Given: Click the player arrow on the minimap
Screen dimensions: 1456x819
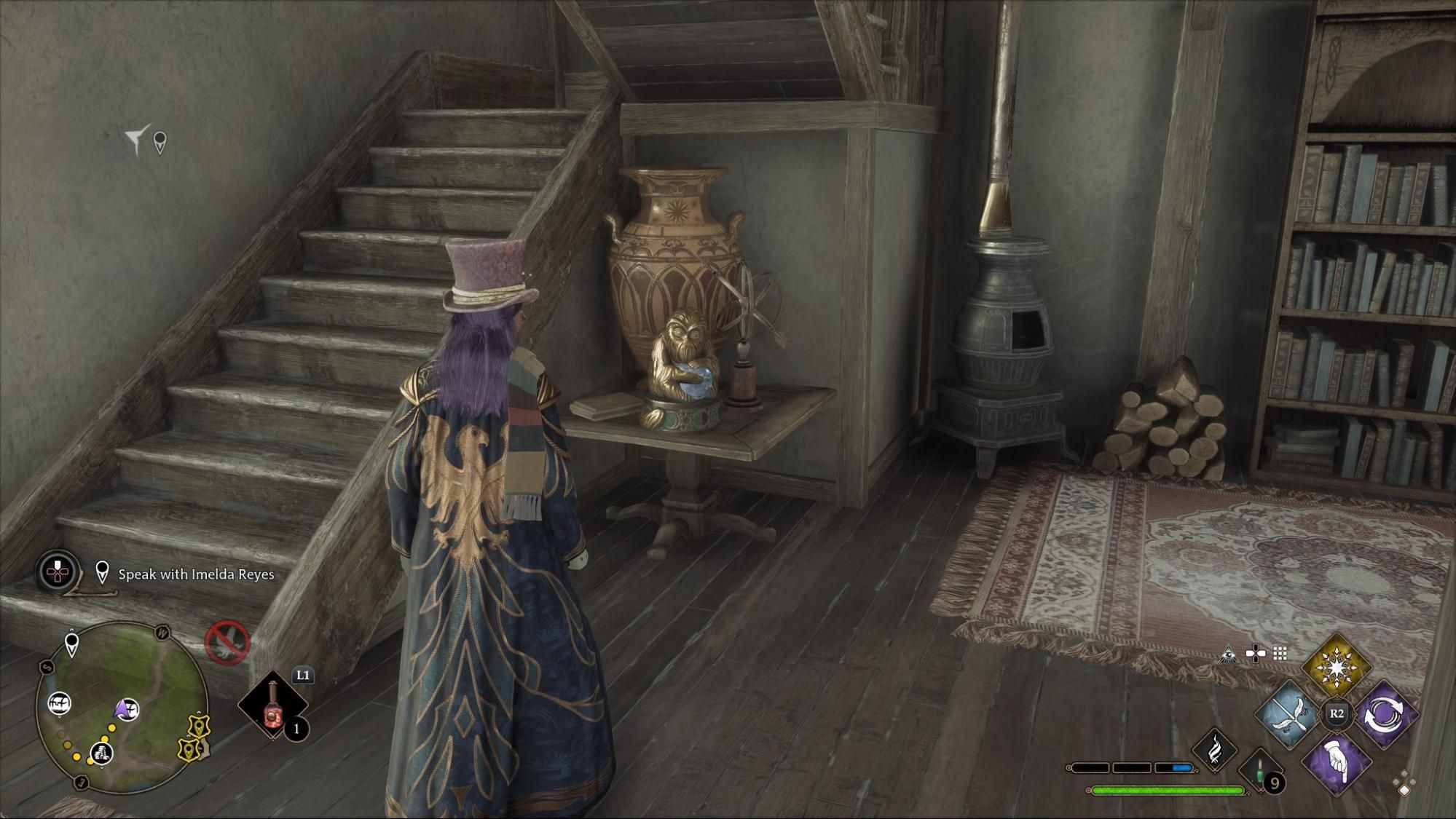Looking at the screenshot, I should click(122, 708).
